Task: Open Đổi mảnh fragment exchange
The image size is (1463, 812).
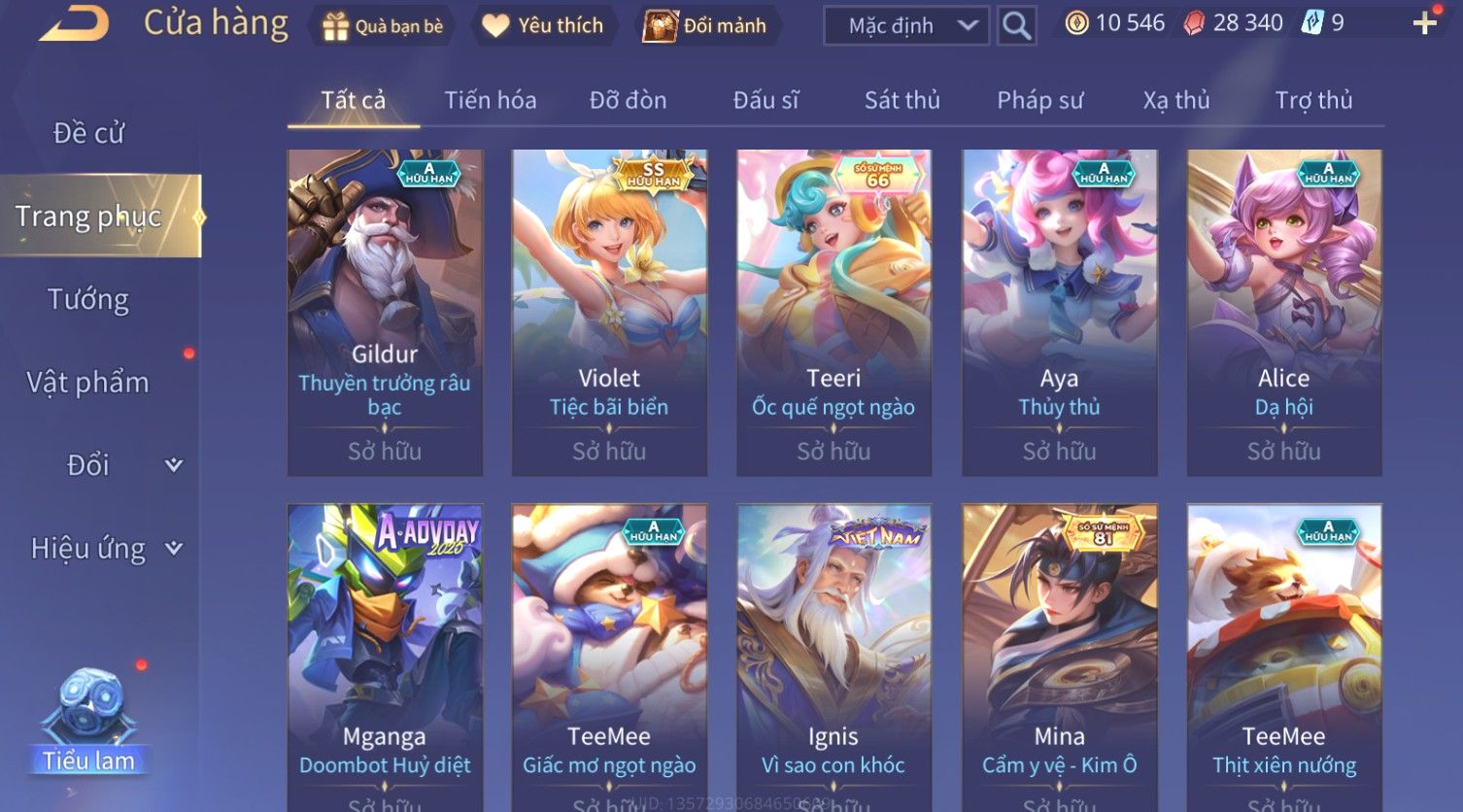Action: (705, 26)
